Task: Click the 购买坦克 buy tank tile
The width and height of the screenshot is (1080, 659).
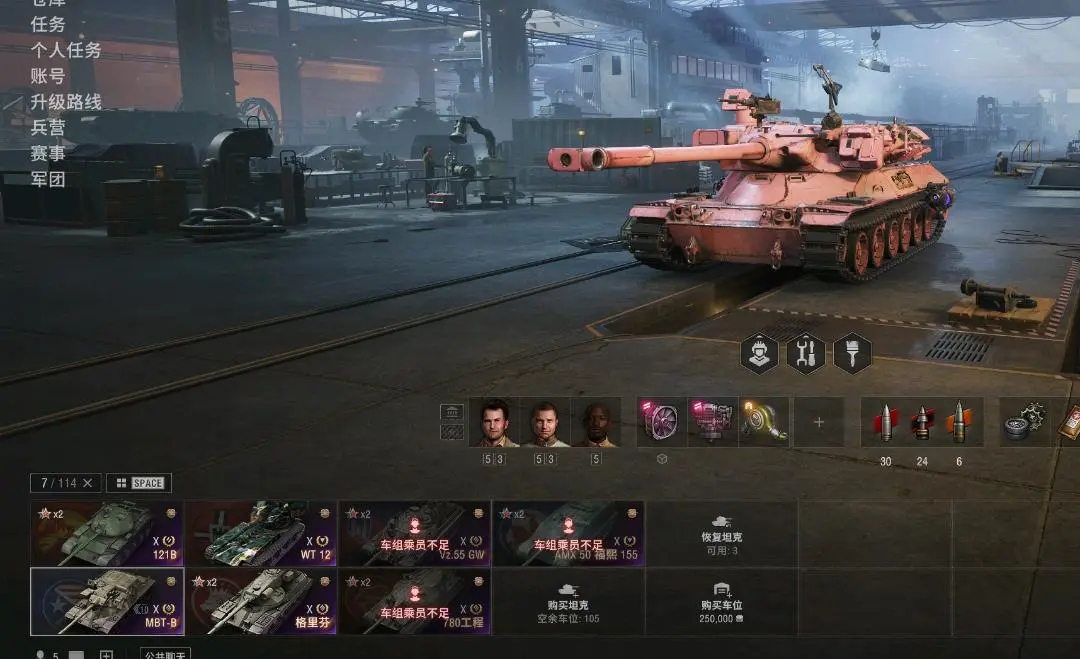Action: (568, 602)
